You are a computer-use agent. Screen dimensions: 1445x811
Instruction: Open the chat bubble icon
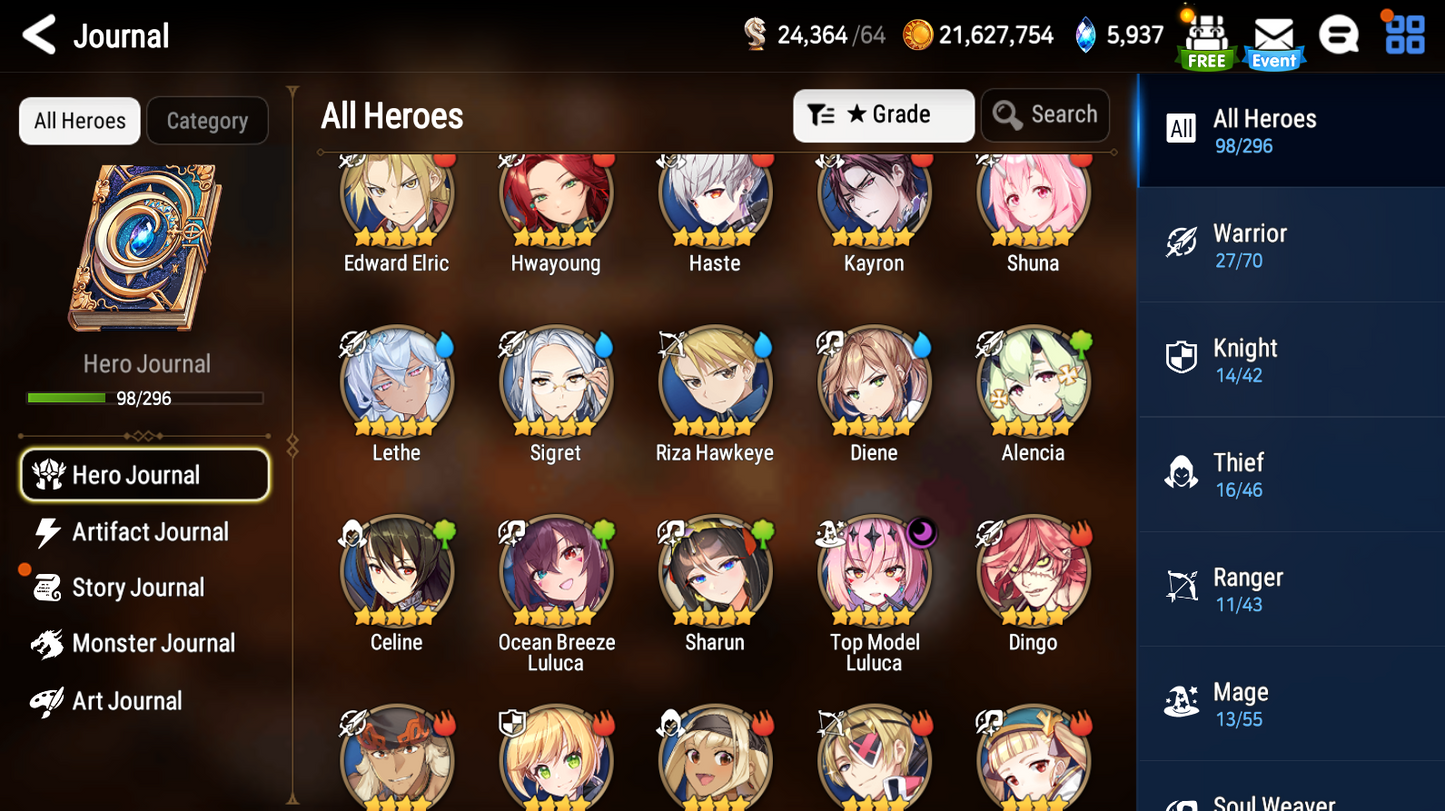(x=1338, y=34)
